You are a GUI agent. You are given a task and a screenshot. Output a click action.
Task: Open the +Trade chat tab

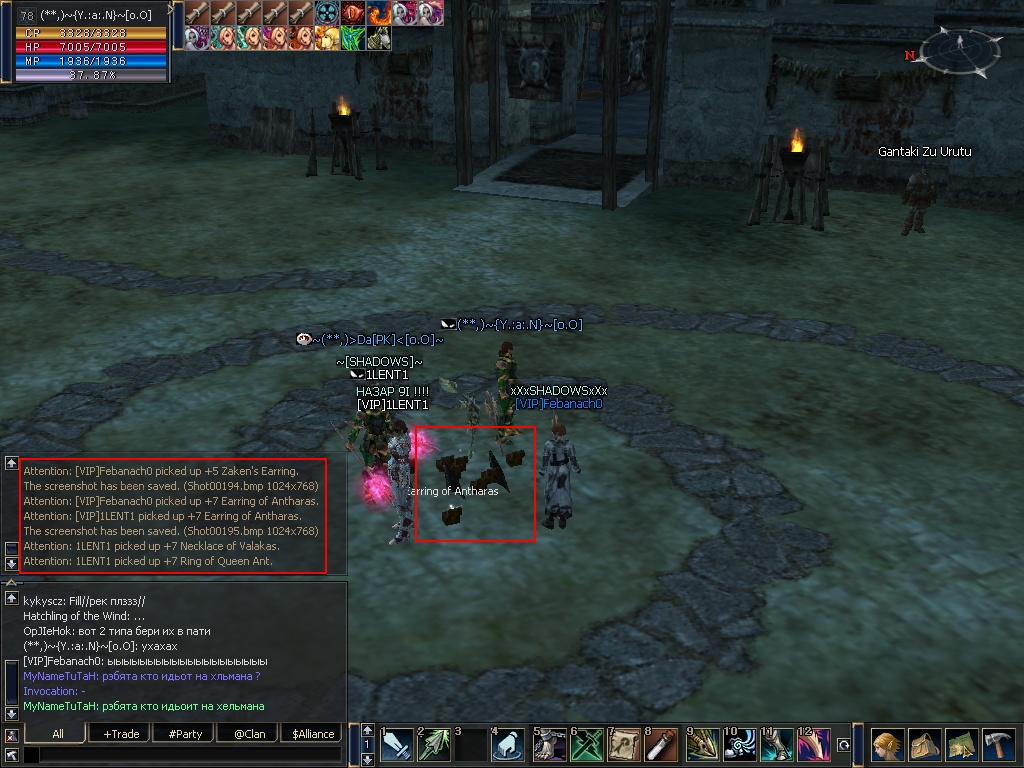121,734
